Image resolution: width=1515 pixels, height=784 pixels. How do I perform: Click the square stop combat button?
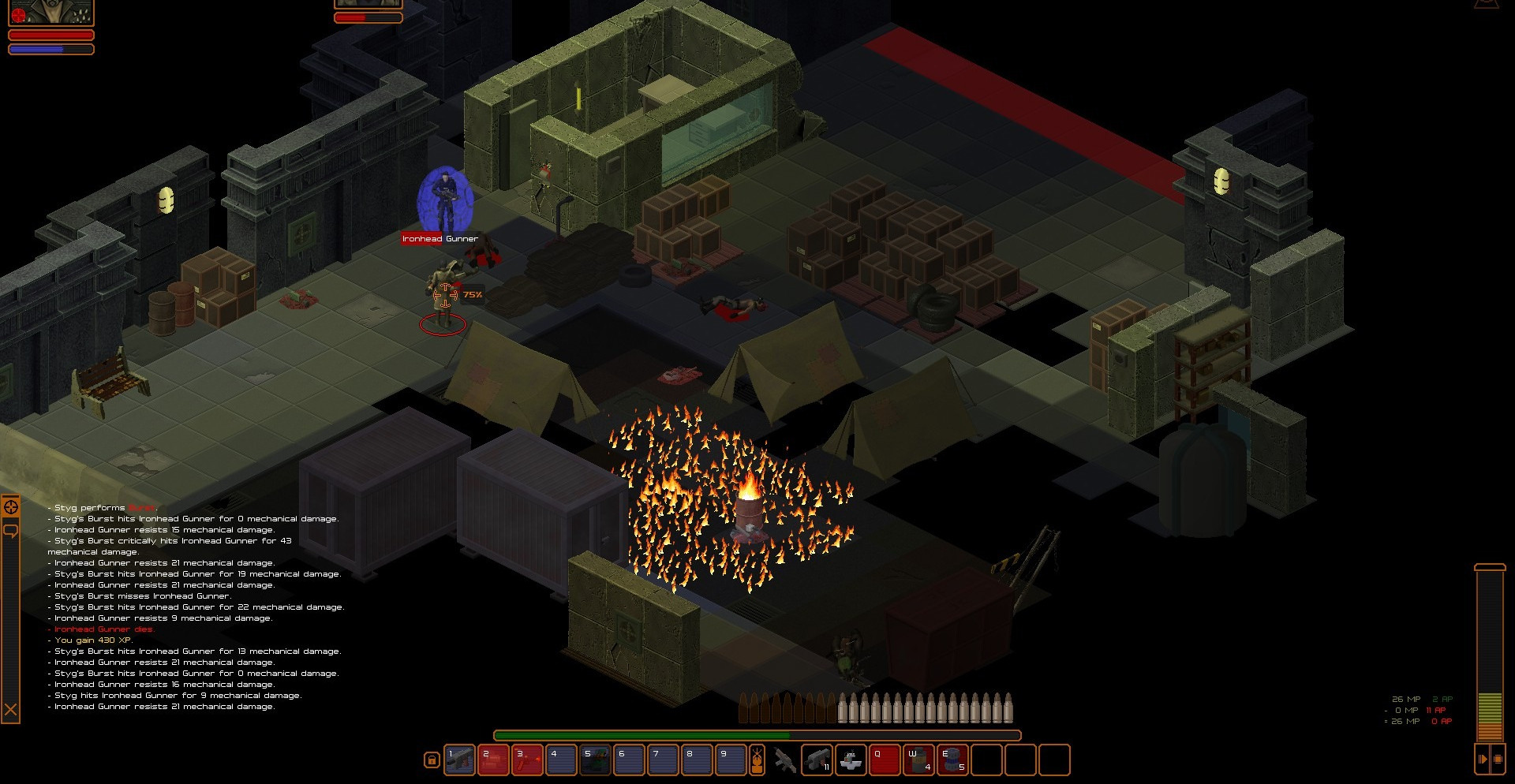[x=1498, y=759]
